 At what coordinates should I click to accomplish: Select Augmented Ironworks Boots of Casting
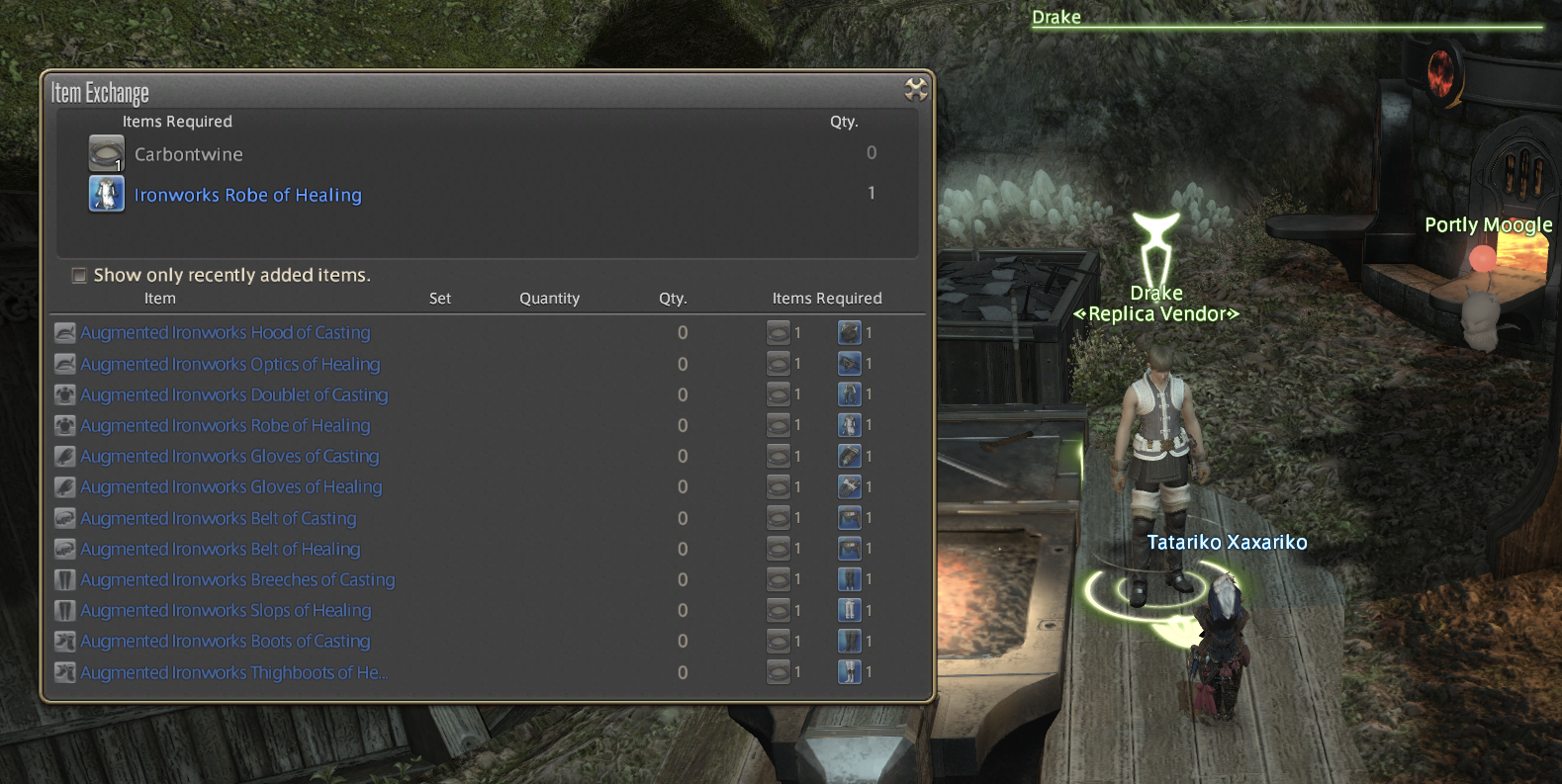coord(226,642)
